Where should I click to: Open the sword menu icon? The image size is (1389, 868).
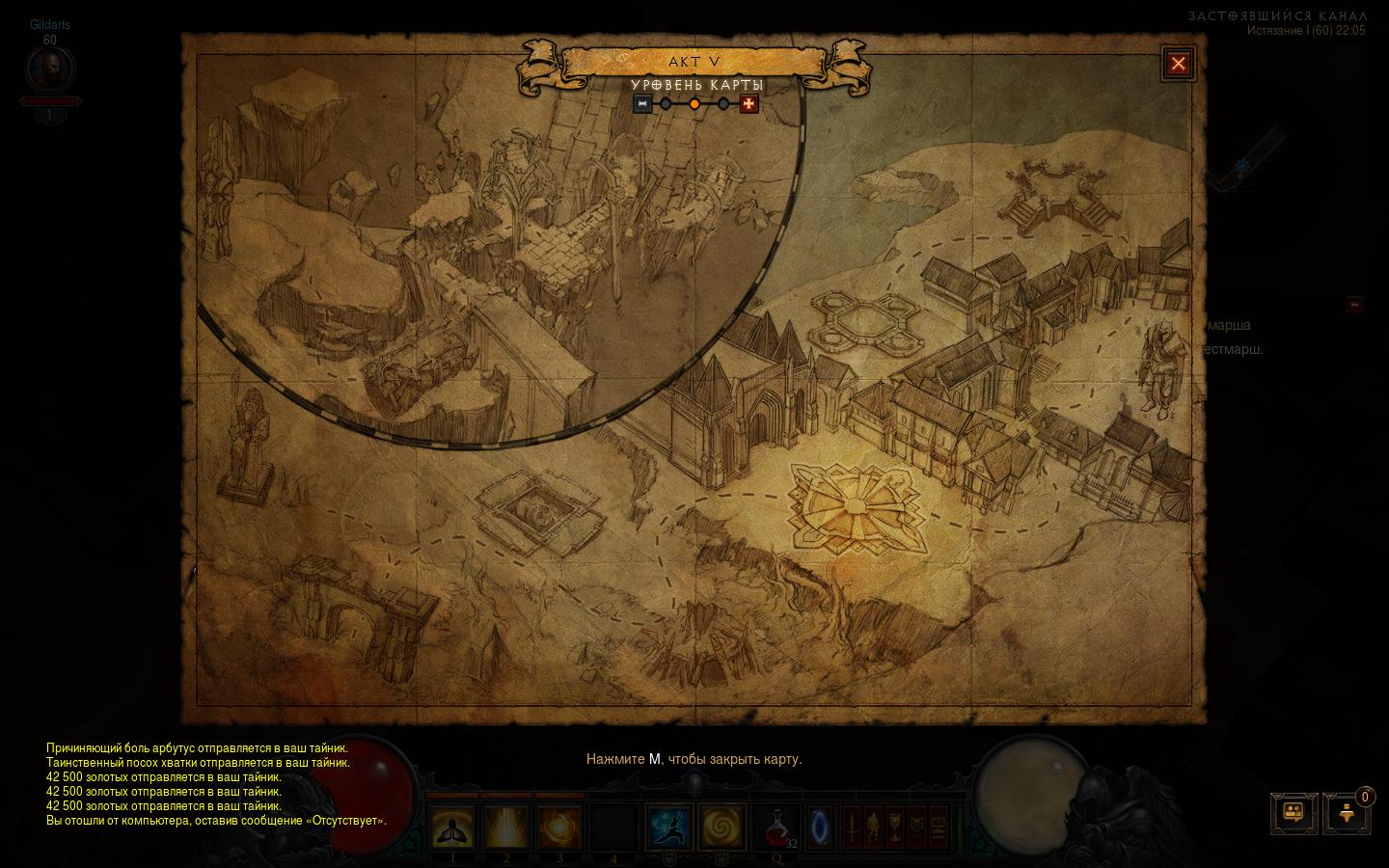click(x=852, y=827)
